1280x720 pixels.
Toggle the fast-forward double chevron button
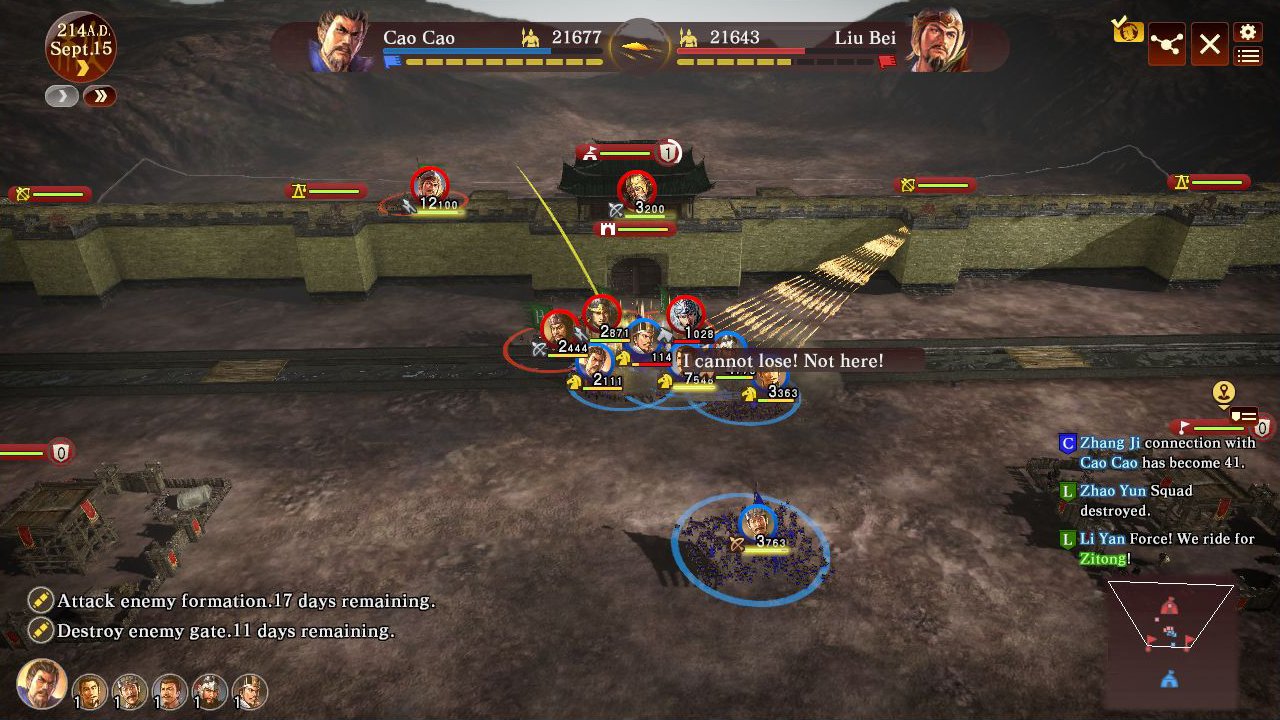(x=98, y=95)
